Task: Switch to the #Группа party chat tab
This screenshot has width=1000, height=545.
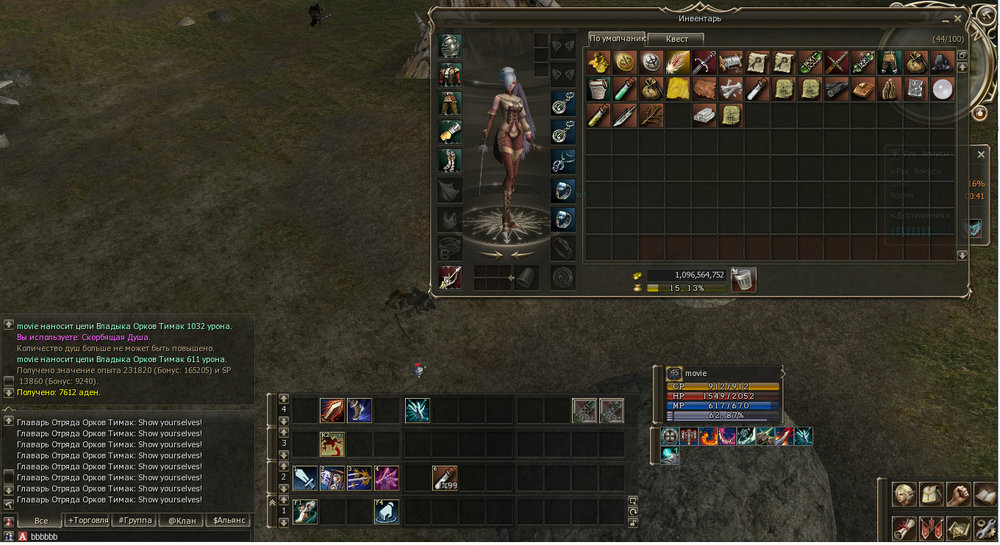Action: point(134,521)
